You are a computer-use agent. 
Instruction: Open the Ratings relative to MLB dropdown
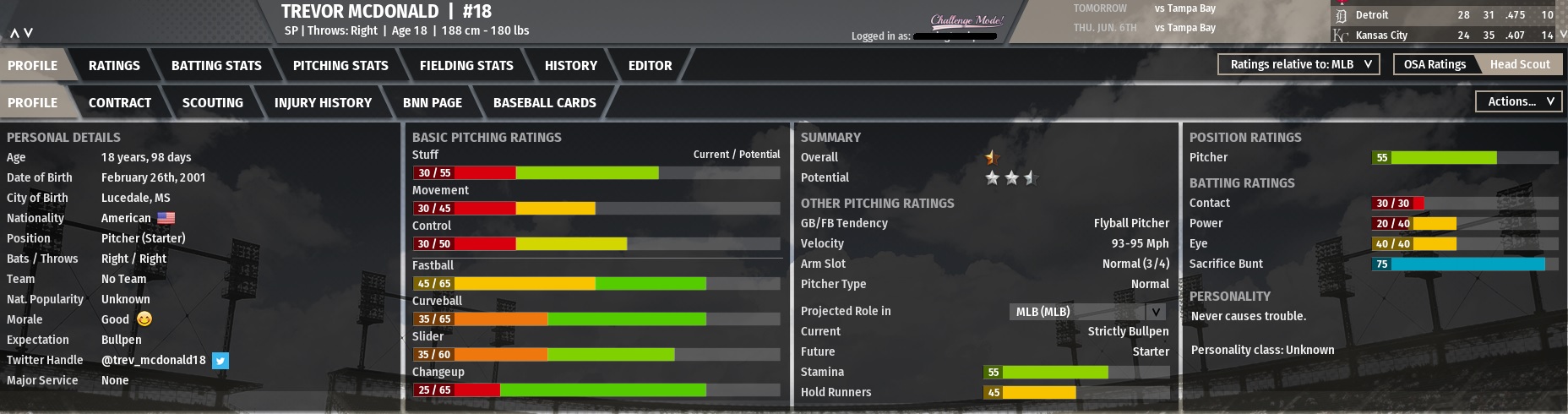[x=1298, y=64]
